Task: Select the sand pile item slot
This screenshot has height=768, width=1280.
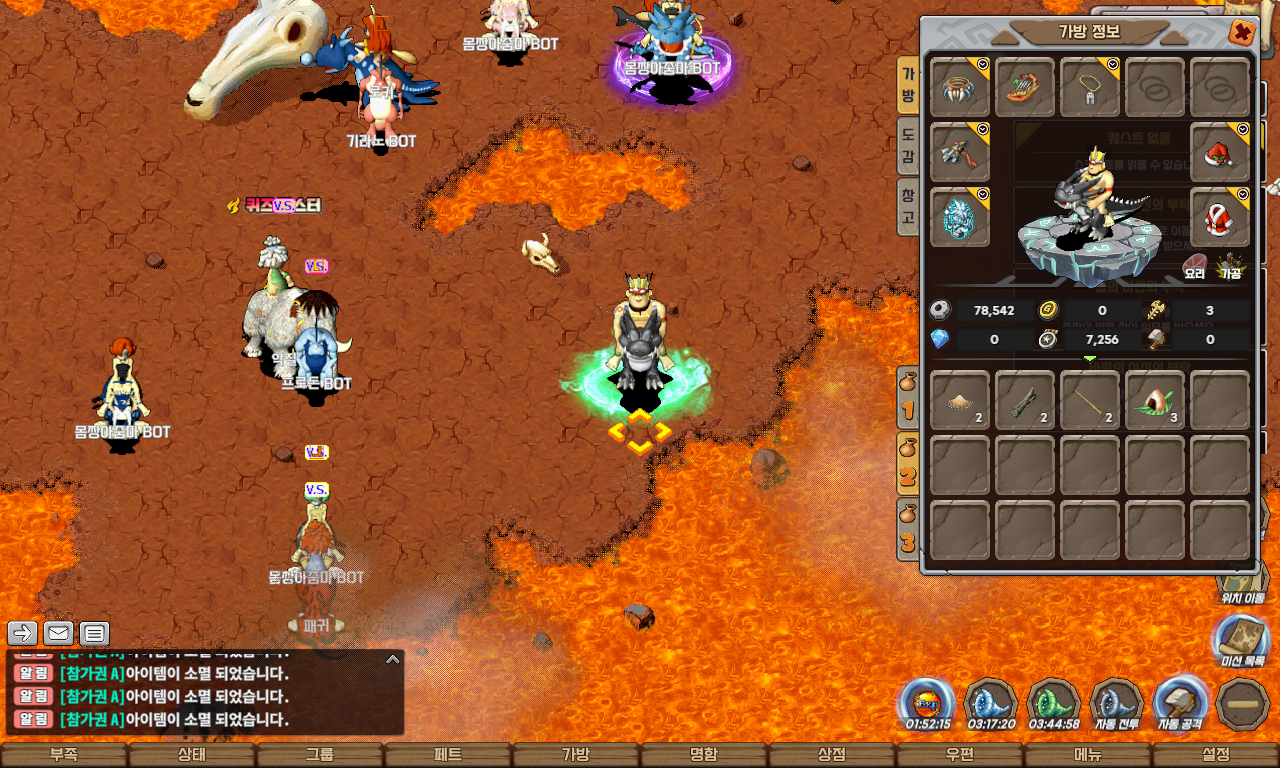Action: (x=960, y=401)
